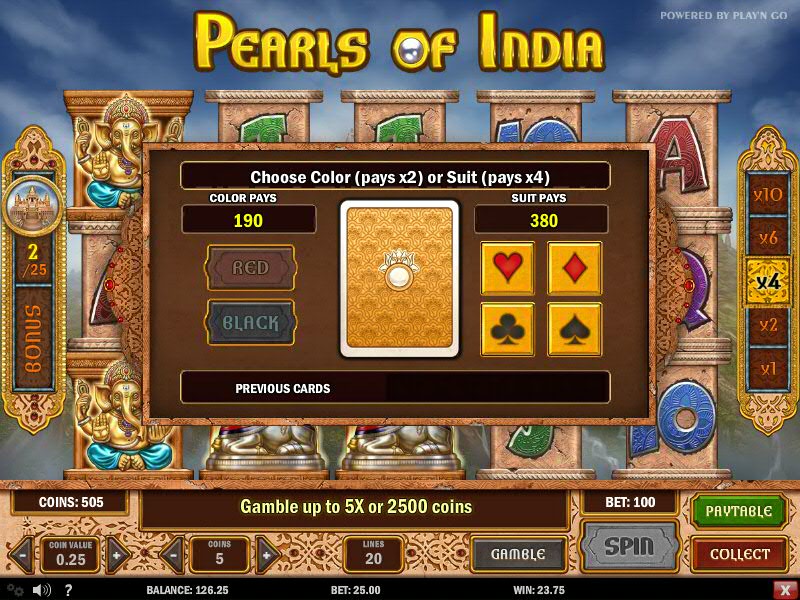Open the settings gear icon

[x=14, y=589]
